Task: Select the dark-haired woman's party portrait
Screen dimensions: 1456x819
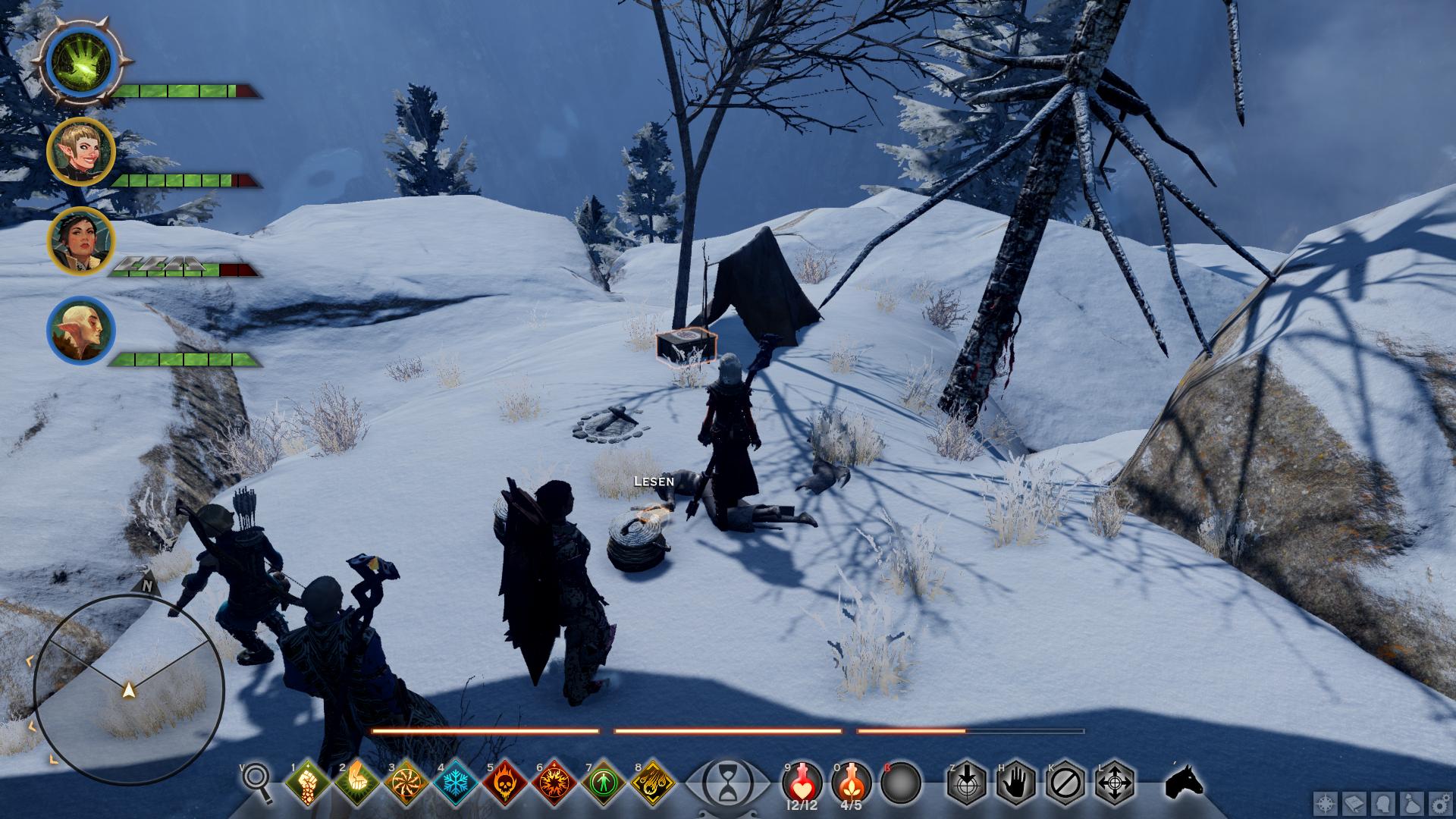Action: pos(81,240)
